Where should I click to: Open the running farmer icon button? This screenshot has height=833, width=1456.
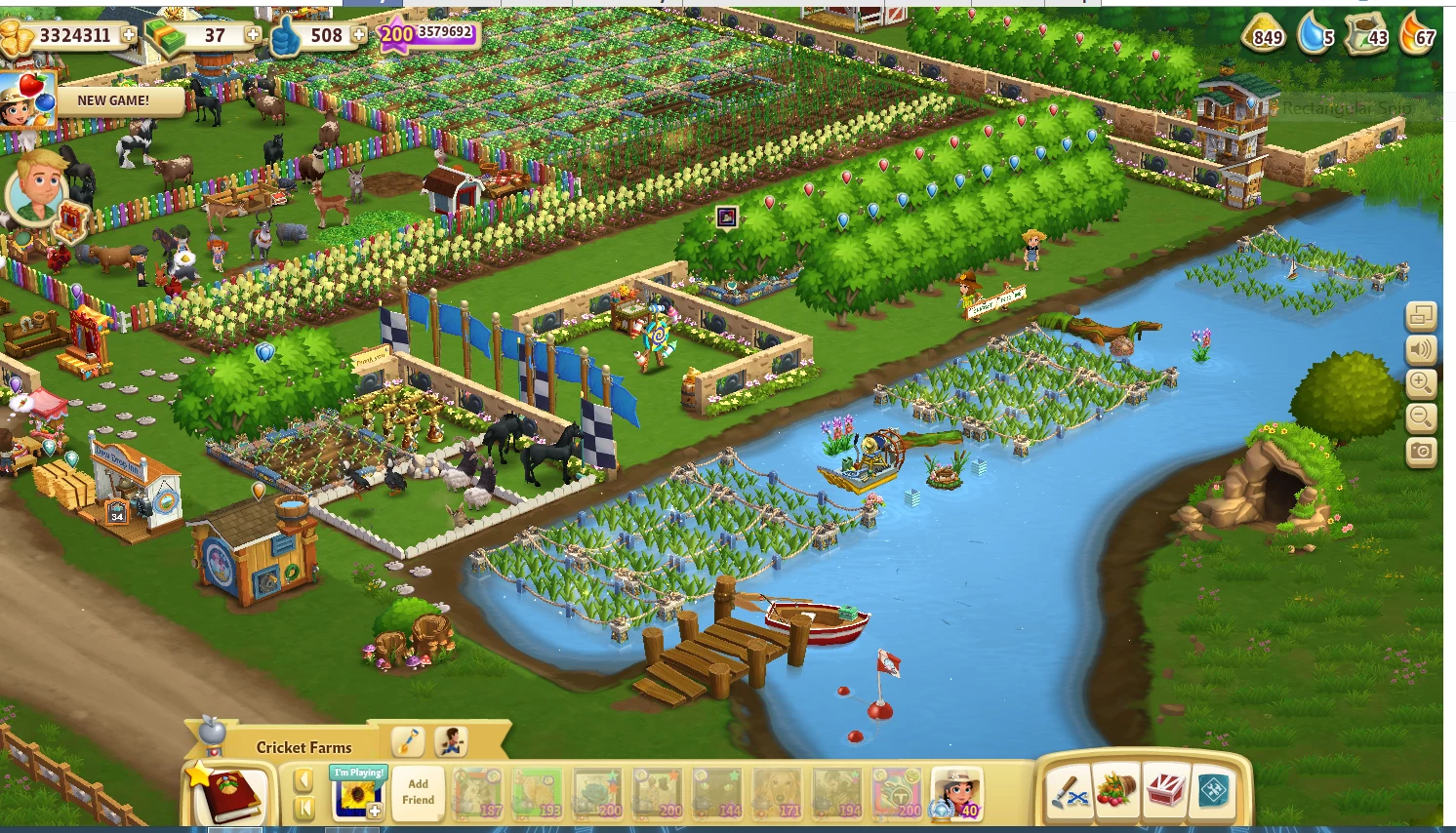(x=450, y=742)
